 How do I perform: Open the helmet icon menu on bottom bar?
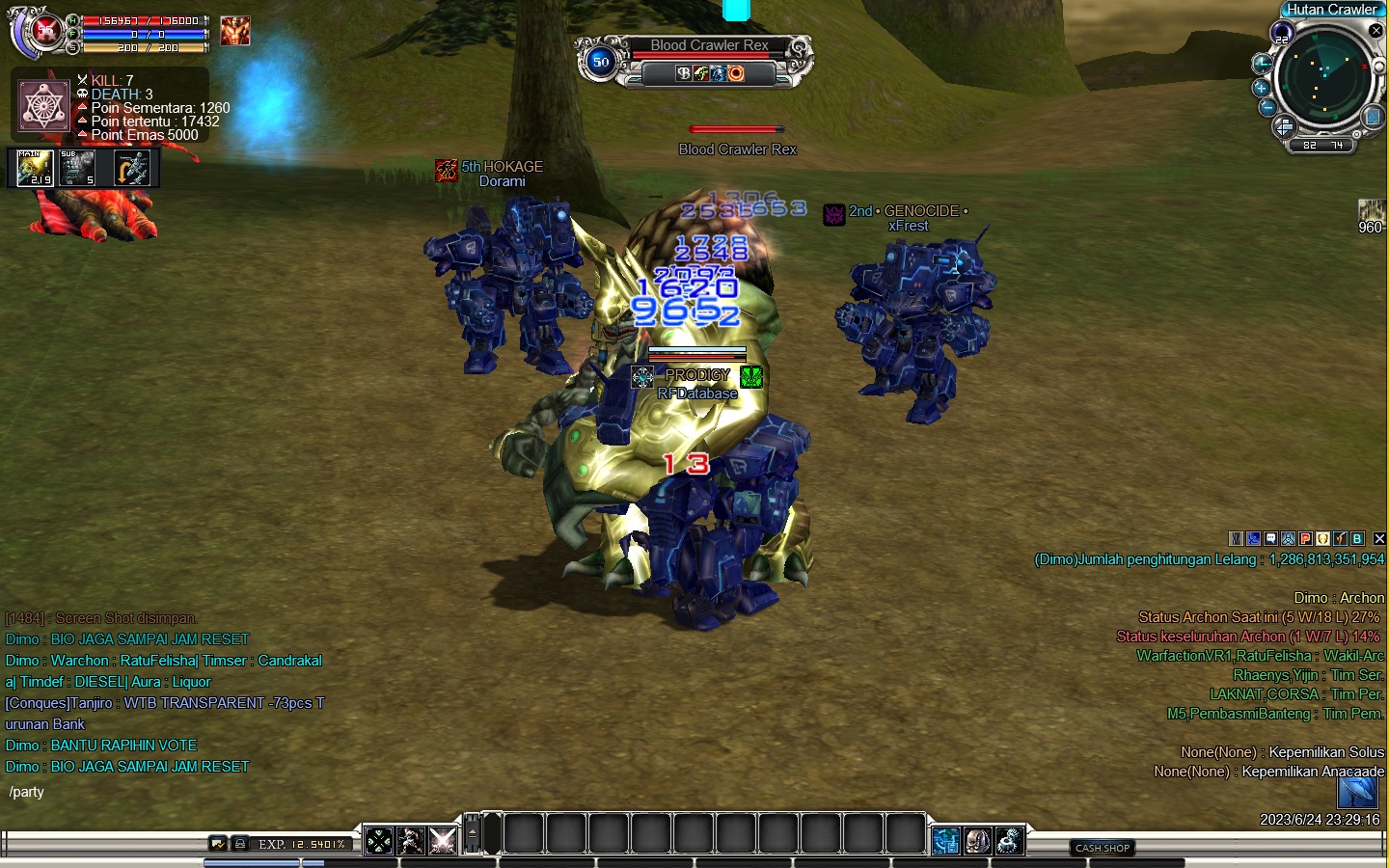tap(977, 841)
